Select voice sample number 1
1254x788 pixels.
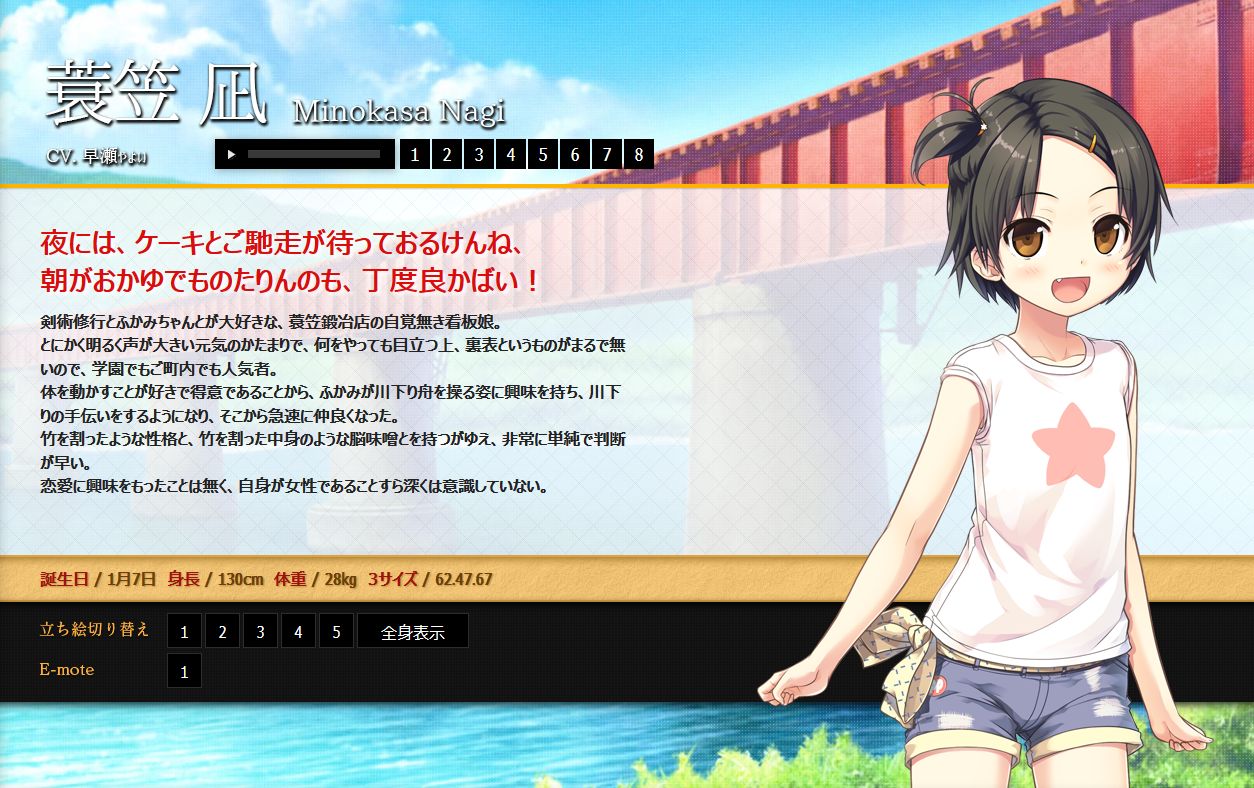coord(415,154)
